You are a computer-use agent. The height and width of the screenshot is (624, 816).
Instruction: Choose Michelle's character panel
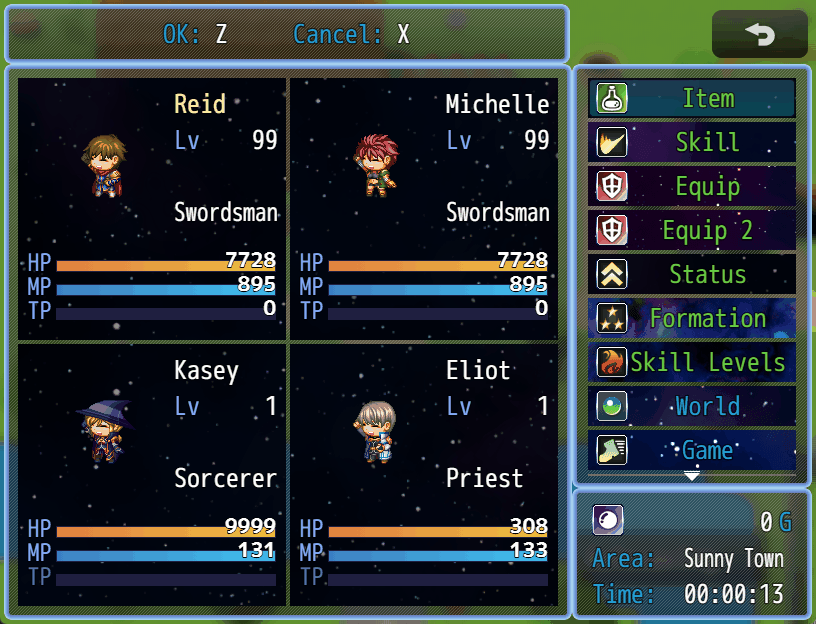[424, 208]
